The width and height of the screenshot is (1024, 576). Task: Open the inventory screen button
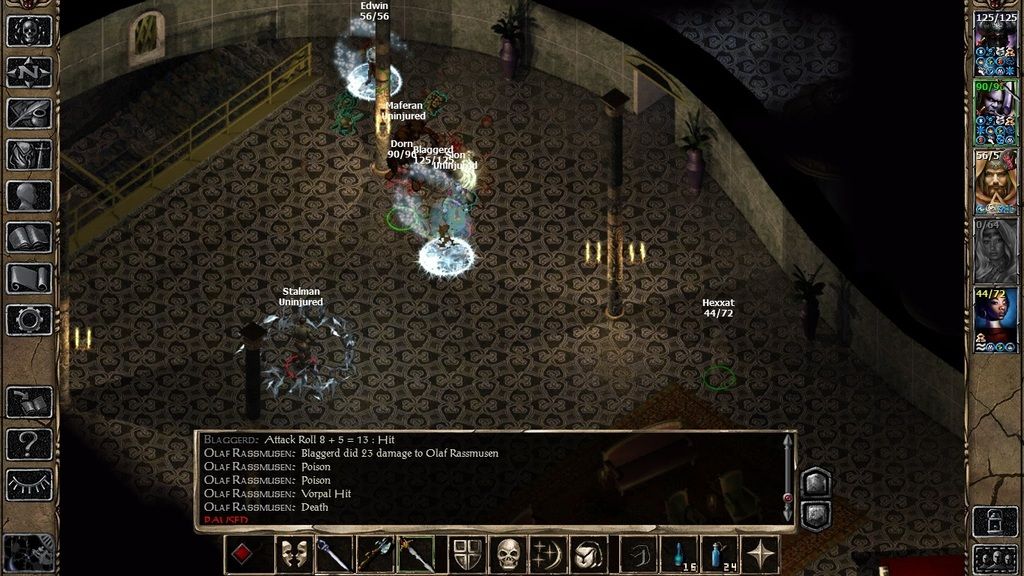point(29,155)
